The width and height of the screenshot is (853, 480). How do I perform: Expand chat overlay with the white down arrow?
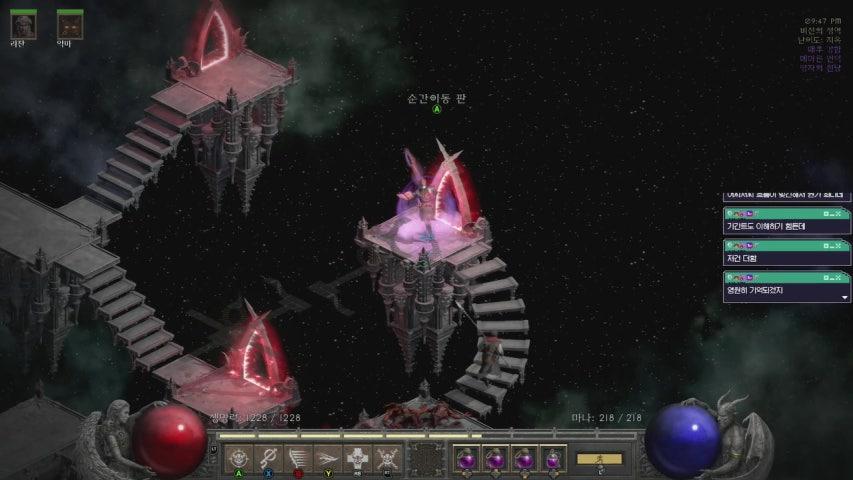tap(843, 297)
